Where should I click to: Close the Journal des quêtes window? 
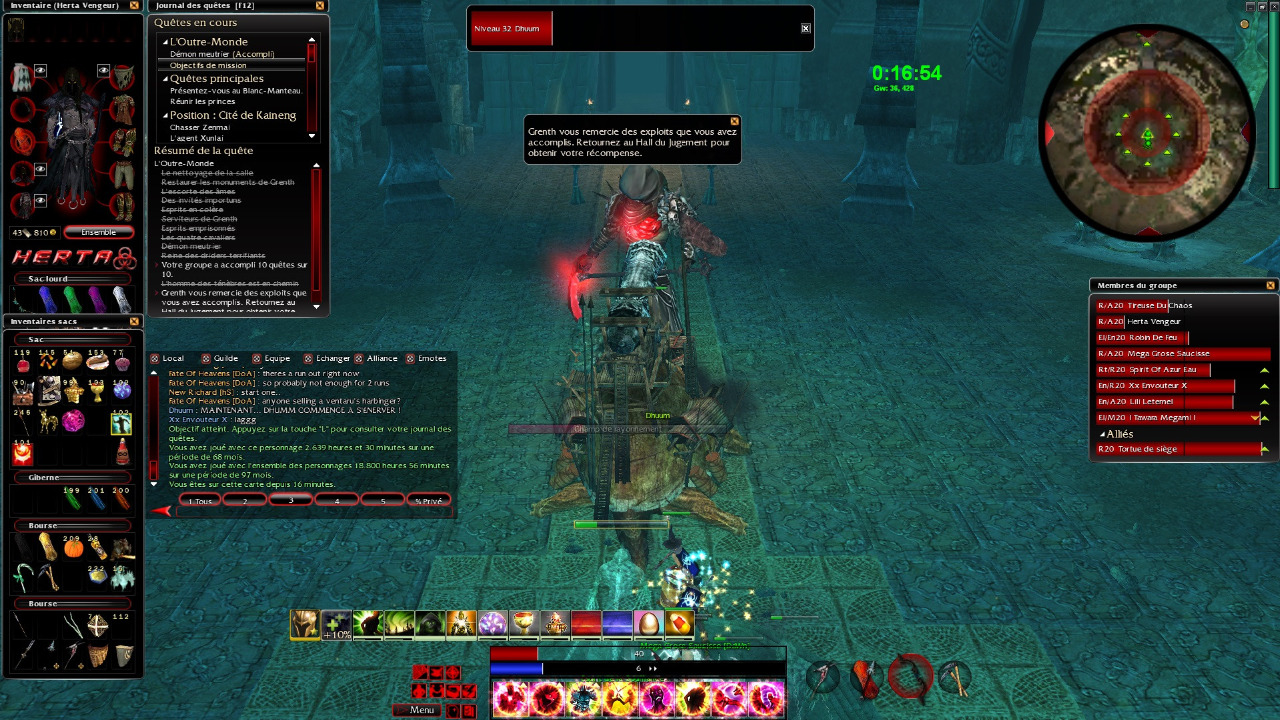[x=320, y=5]
